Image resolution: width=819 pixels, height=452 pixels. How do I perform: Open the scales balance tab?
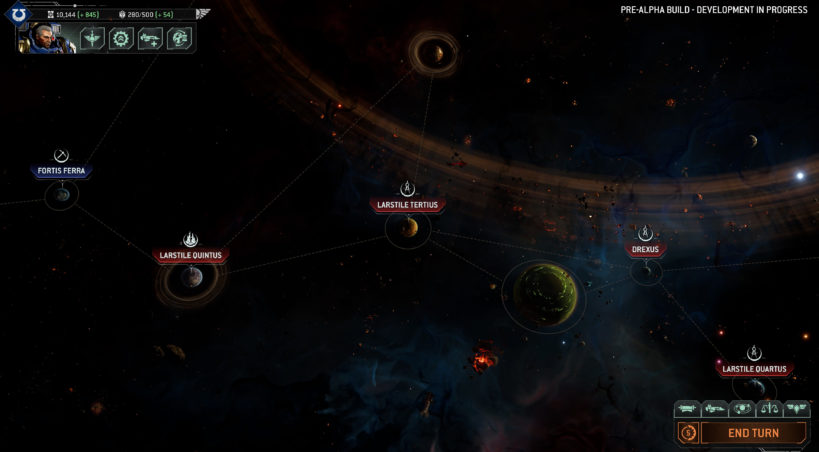769,408
